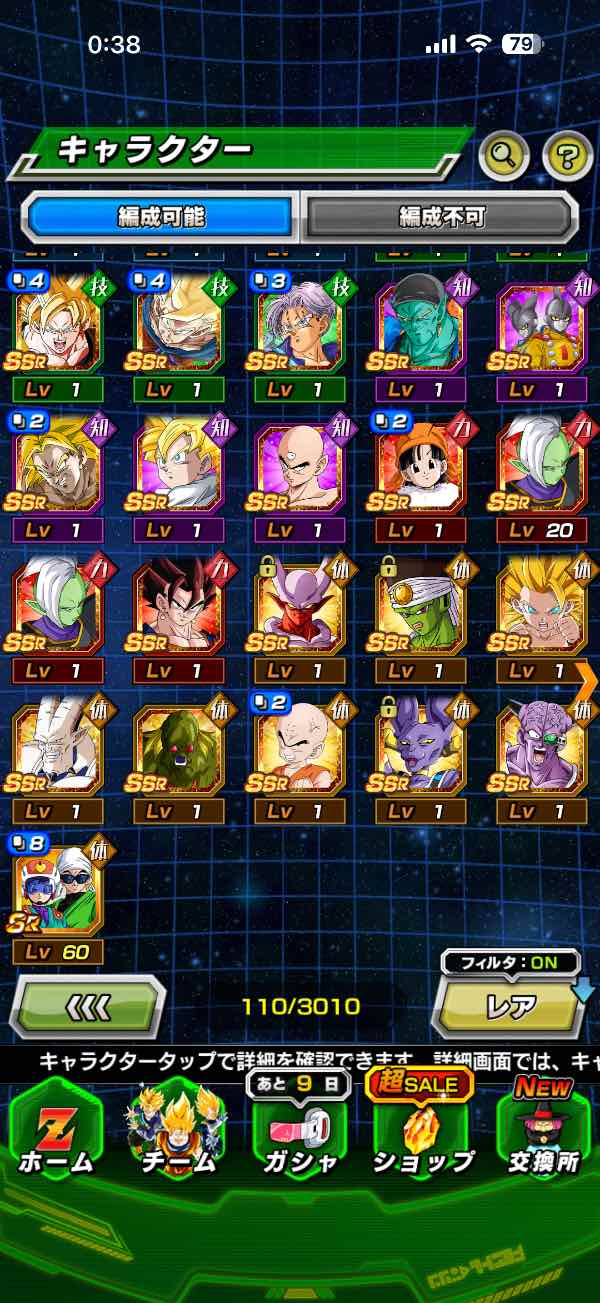This screenshot has height=1303, width=600.
Task: Tap the orange page arrow on right edge
Action: coord(587,679)
